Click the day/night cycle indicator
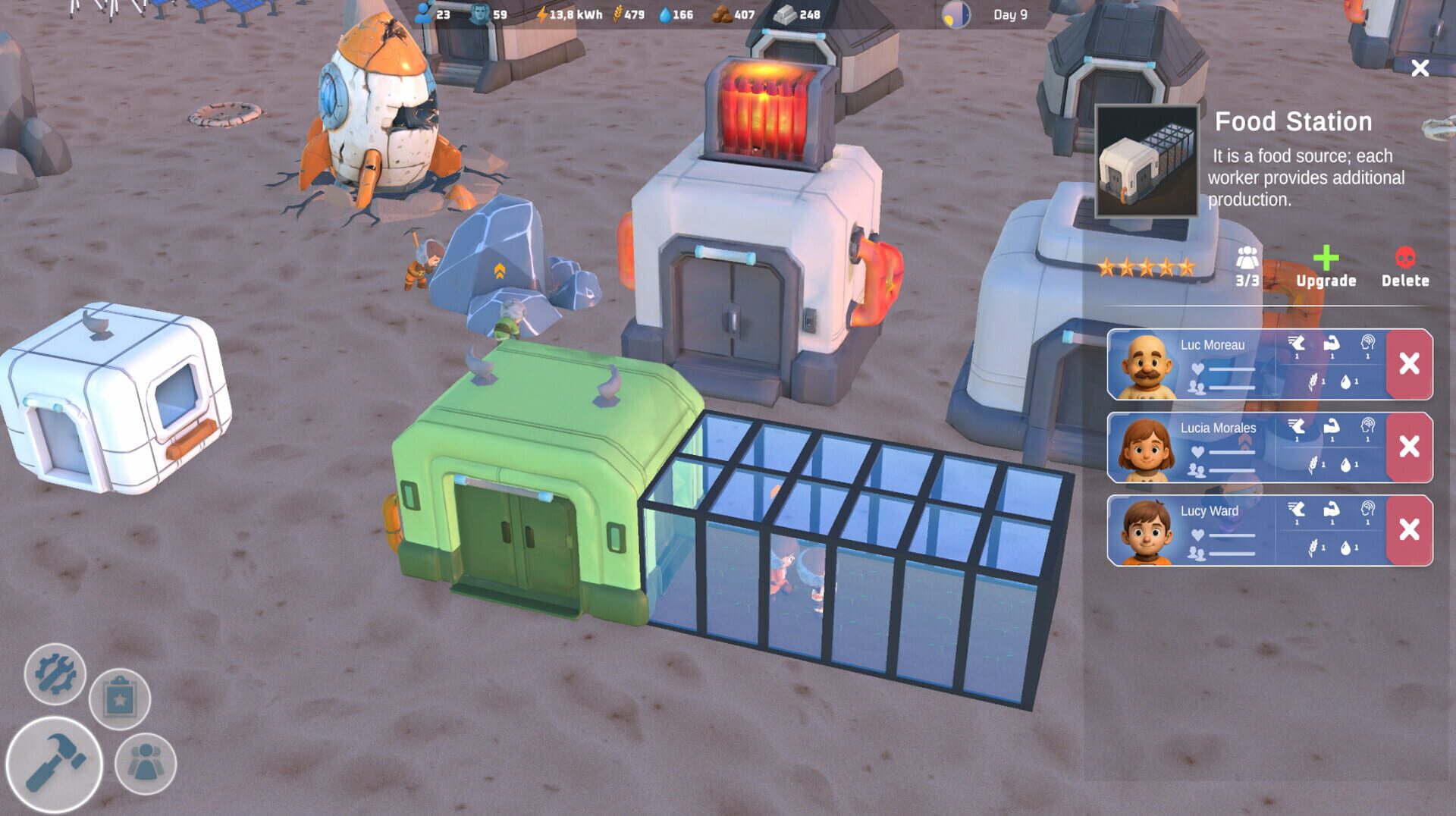This screenshot has height=816, width=1456. pos(955,14)
